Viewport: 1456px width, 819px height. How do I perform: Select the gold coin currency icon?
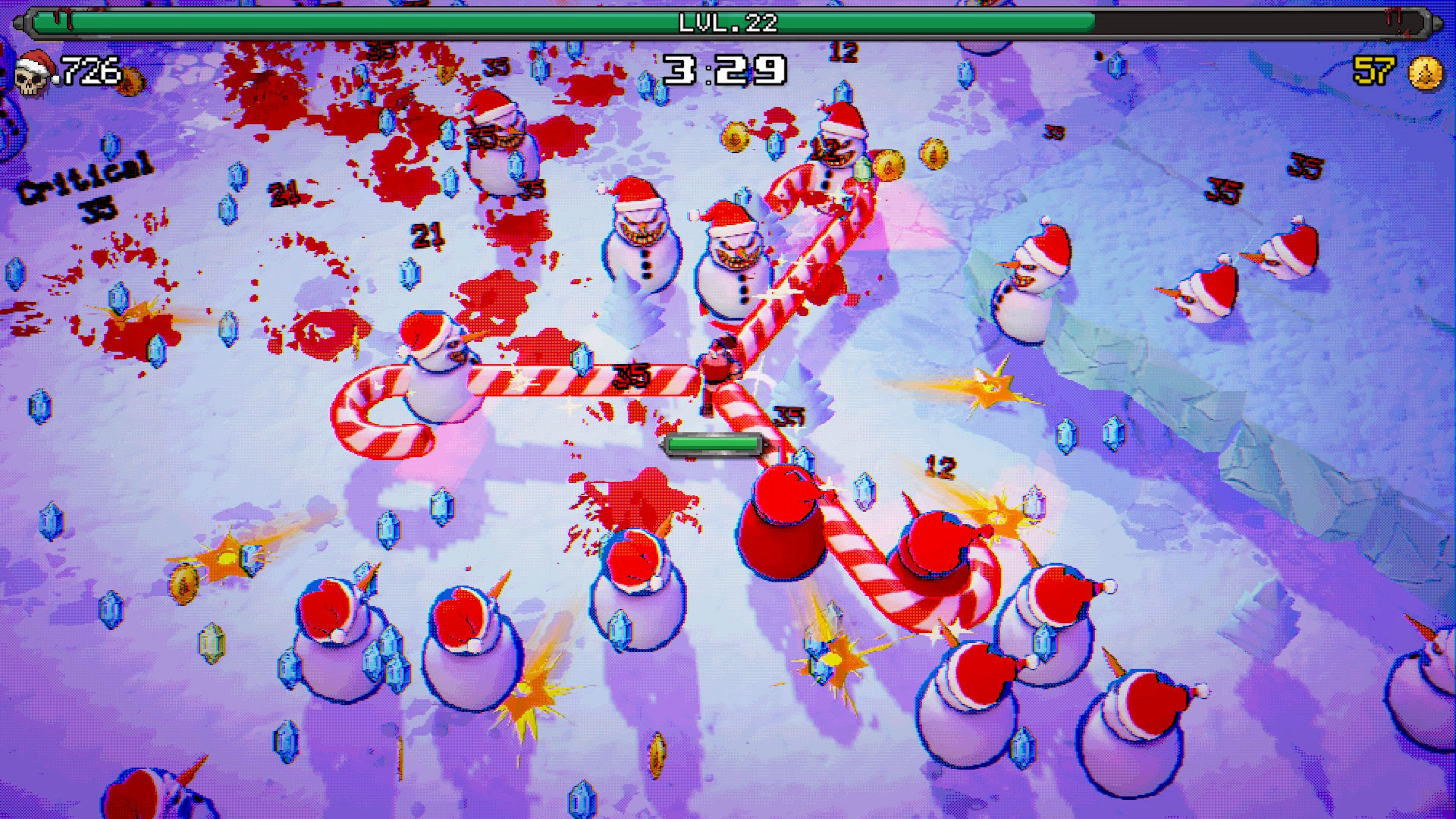pyautogui.click(x=1426, y=72)
